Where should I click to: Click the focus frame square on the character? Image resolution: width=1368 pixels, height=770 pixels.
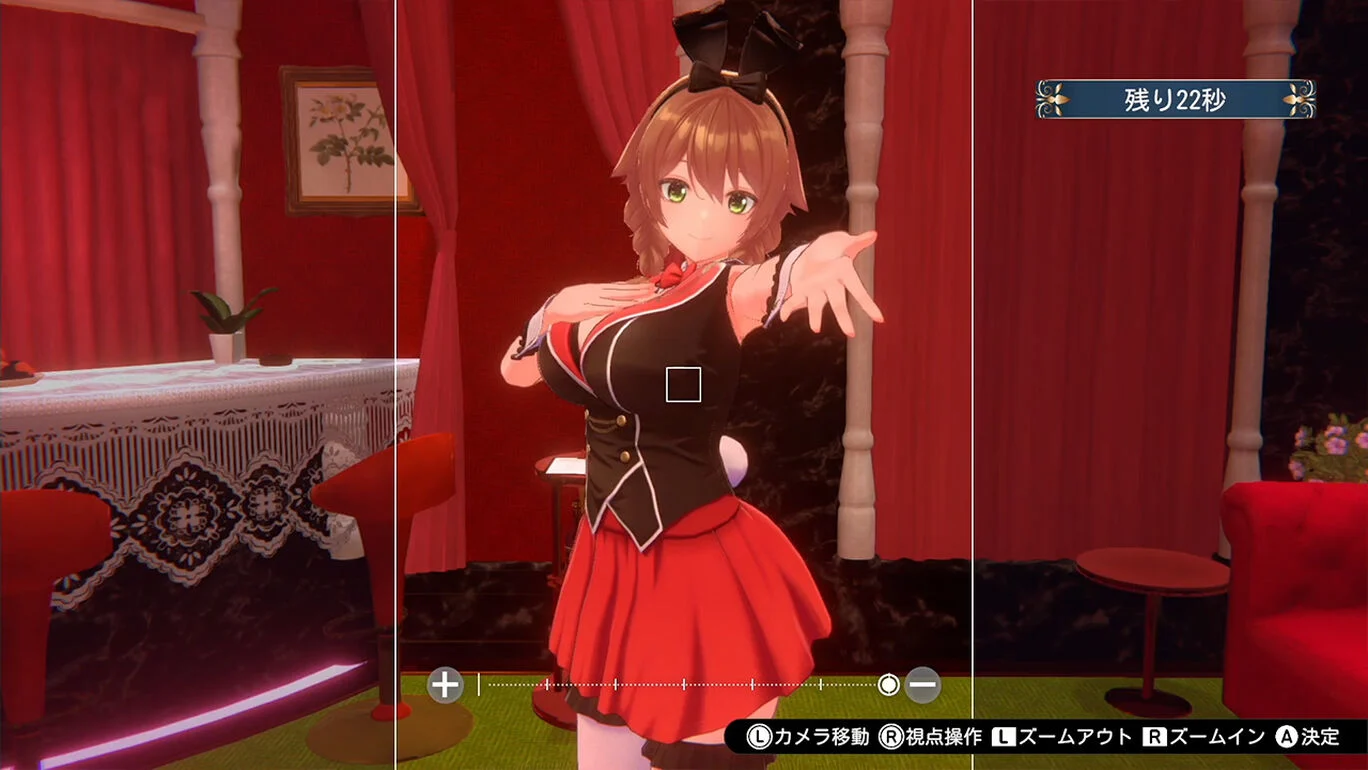[682, 383]
